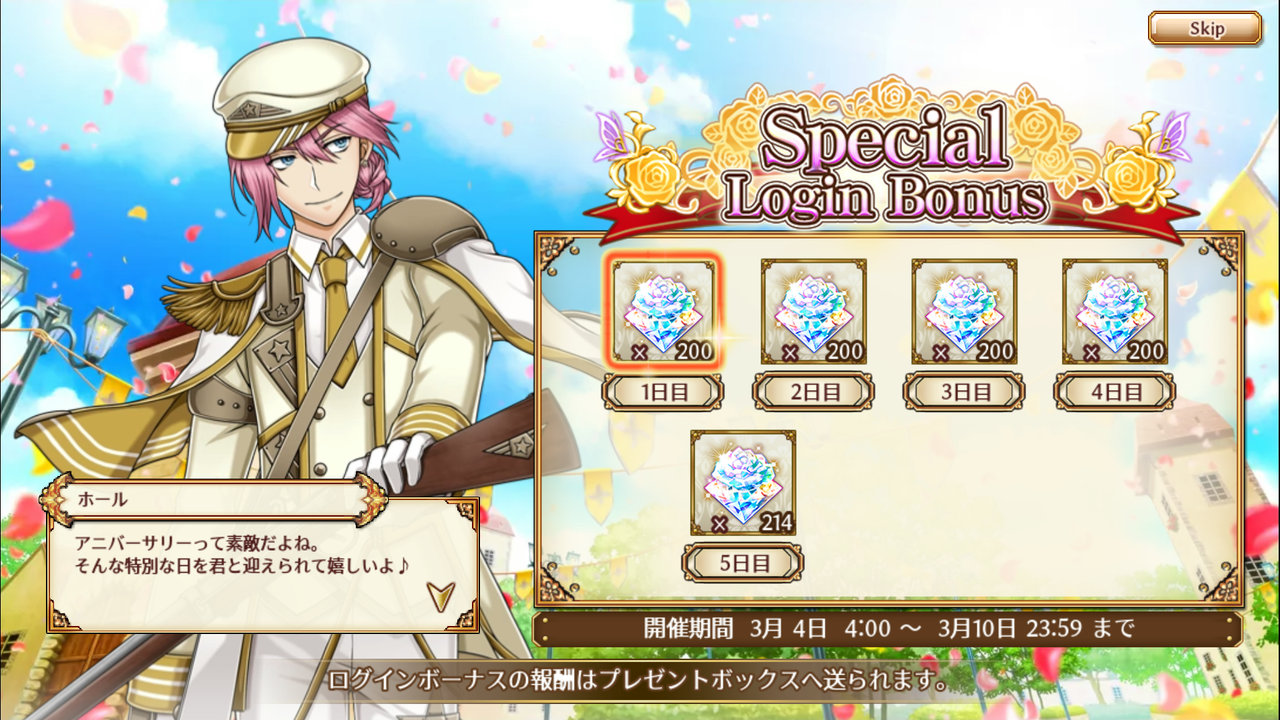The height and width of the screenshot is (720, 1280).
Task: Click the 5日目 label
Action: [x=742, y=562]
